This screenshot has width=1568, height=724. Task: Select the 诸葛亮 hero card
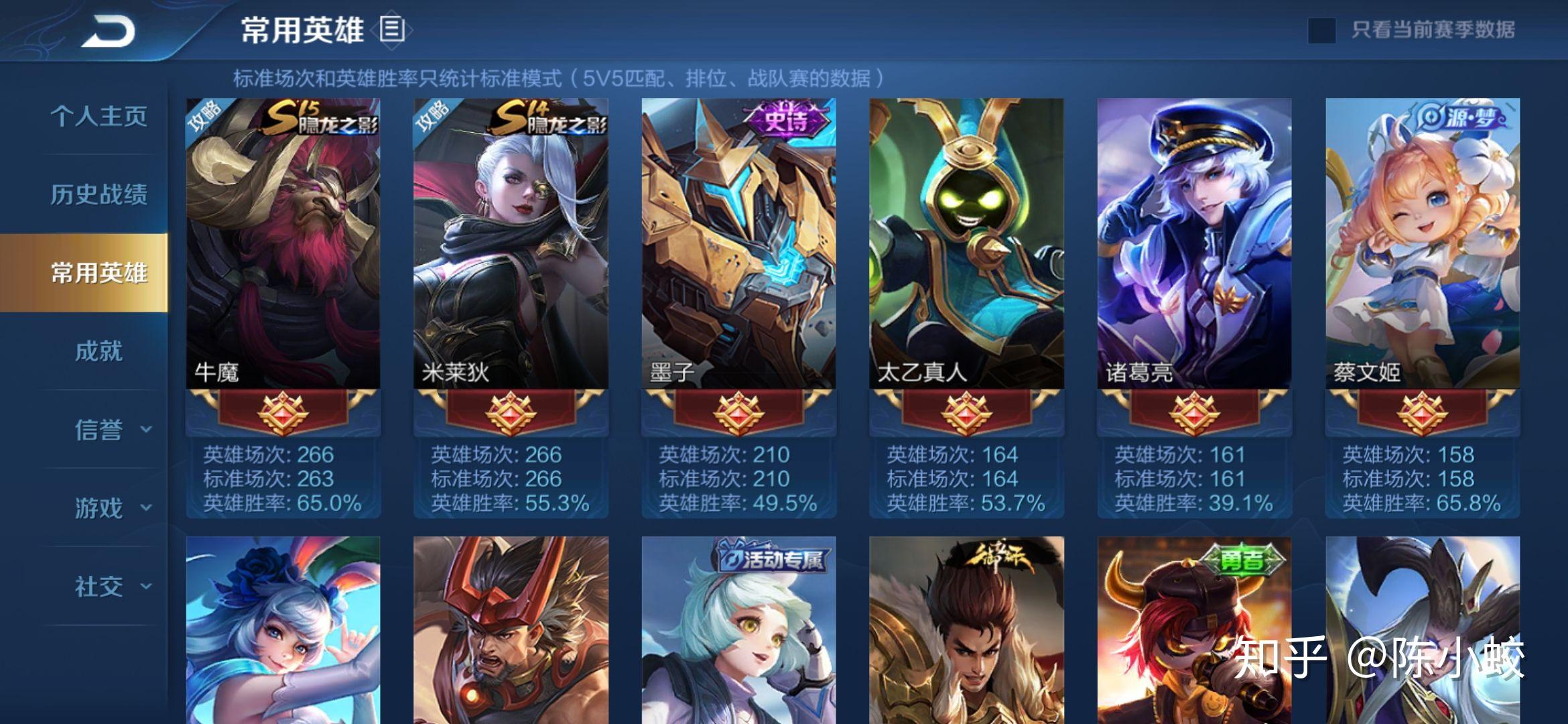coord(1194,255)
